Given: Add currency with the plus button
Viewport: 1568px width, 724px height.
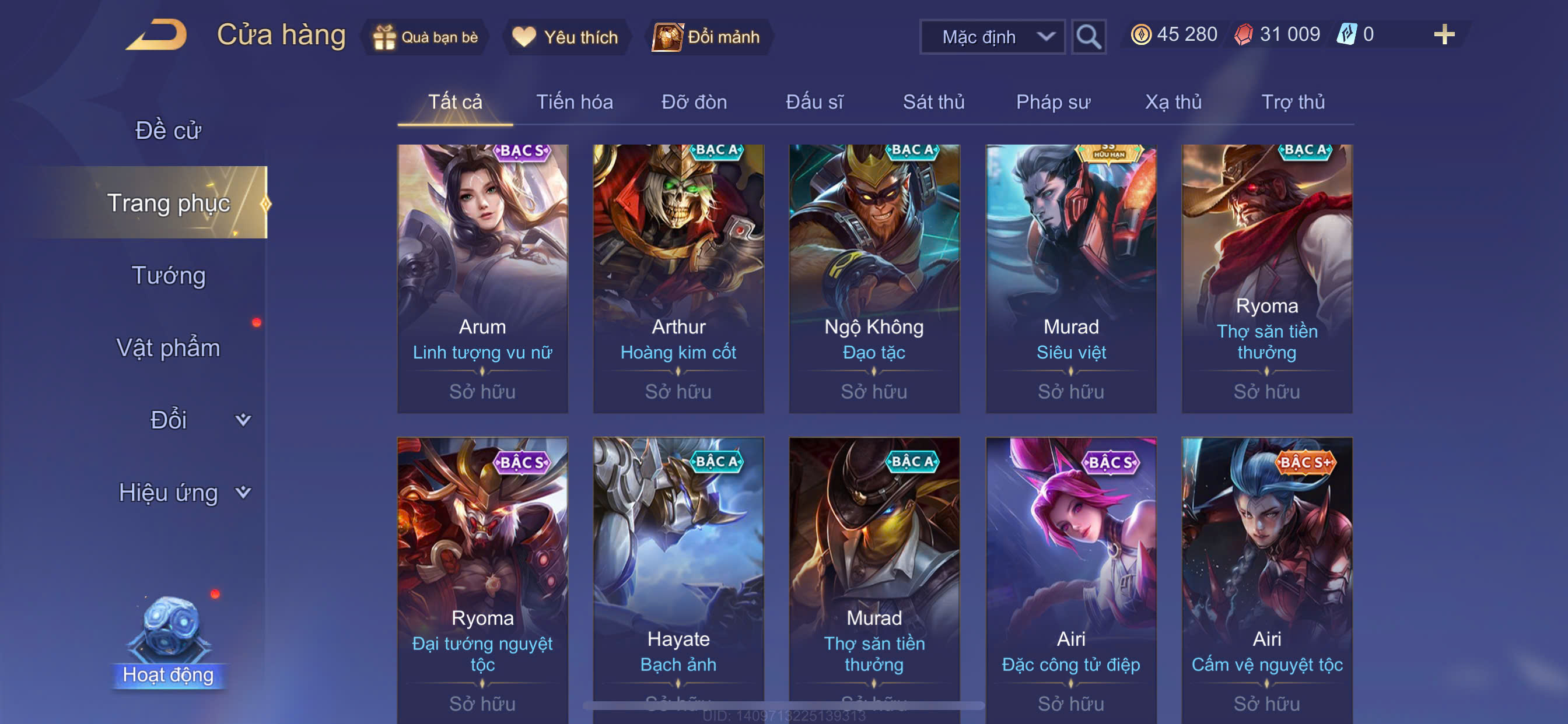Looking at the screenshot, I should coord(1443,34).
